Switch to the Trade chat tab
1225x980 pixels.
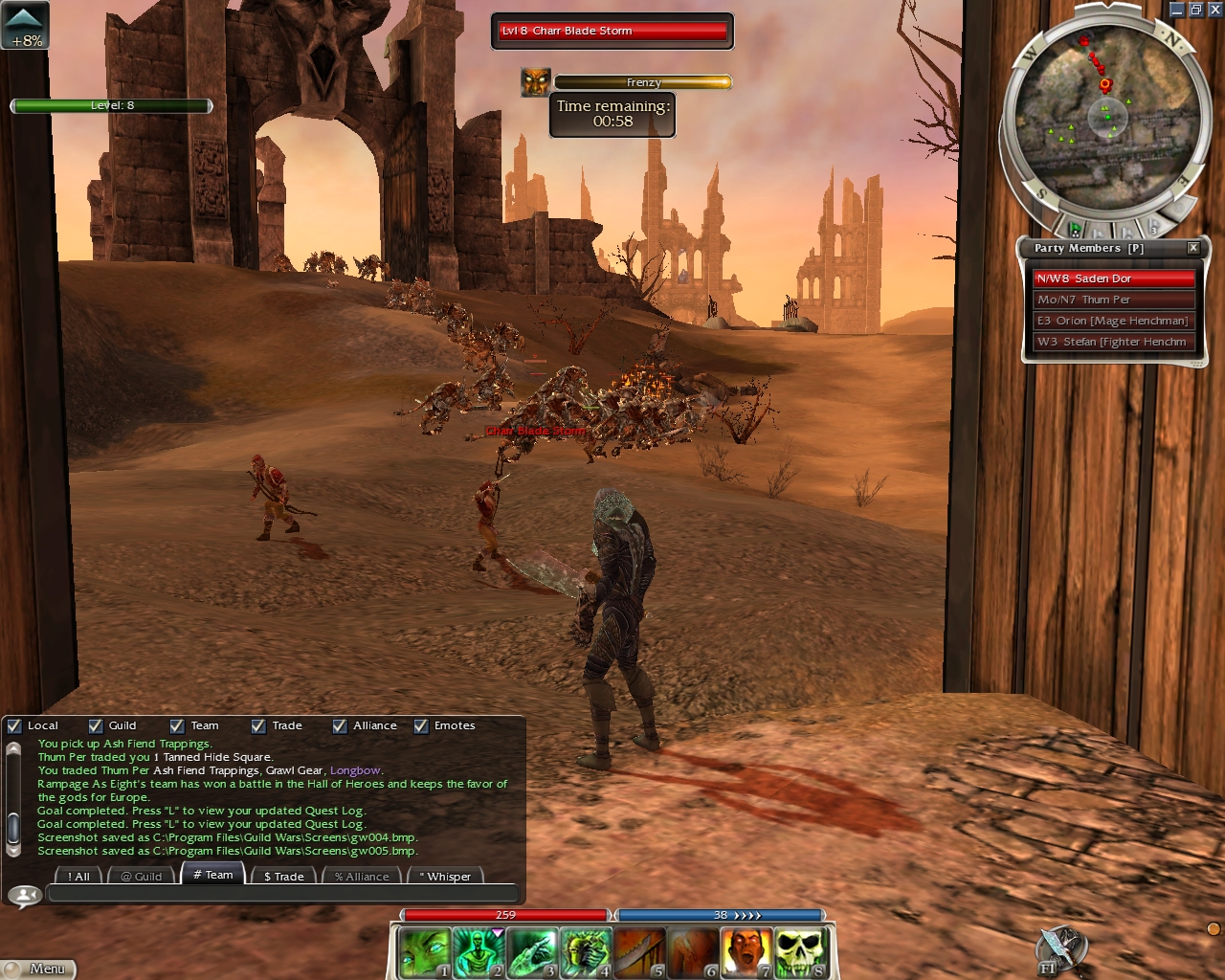pos(283,876)
